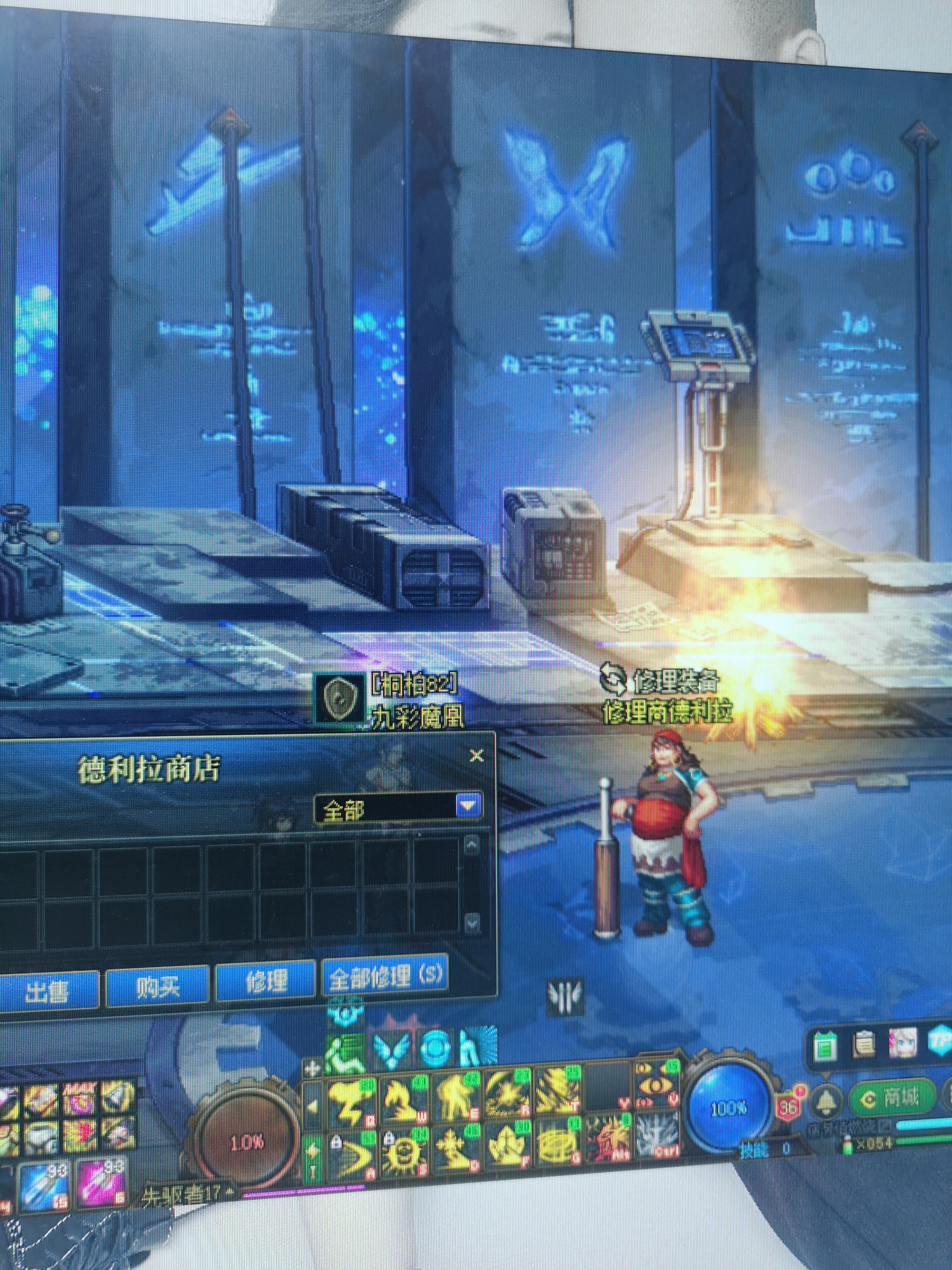Click the 出售 sell button
Viewport: 952px width, 1270px height.
coord(47,989)
